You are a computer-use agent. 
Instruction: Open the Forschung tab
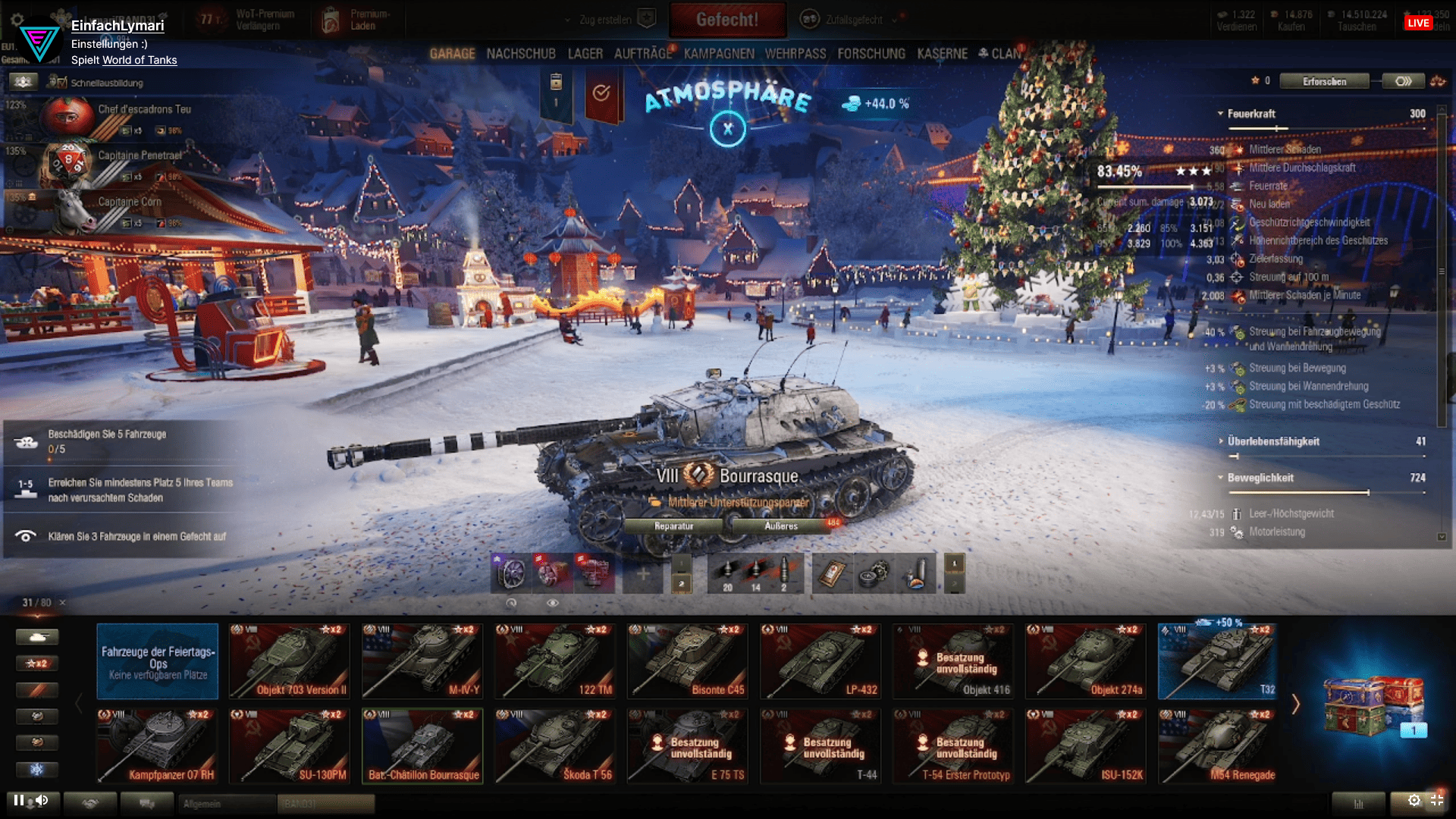click(x=871, y=54)
